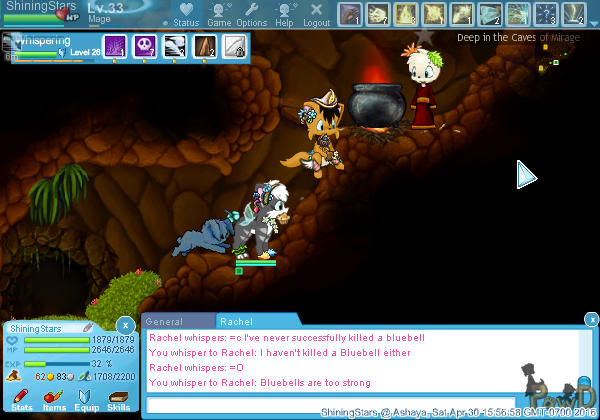
Task: Click the purple skull buff icon
Action: [146, 44]
